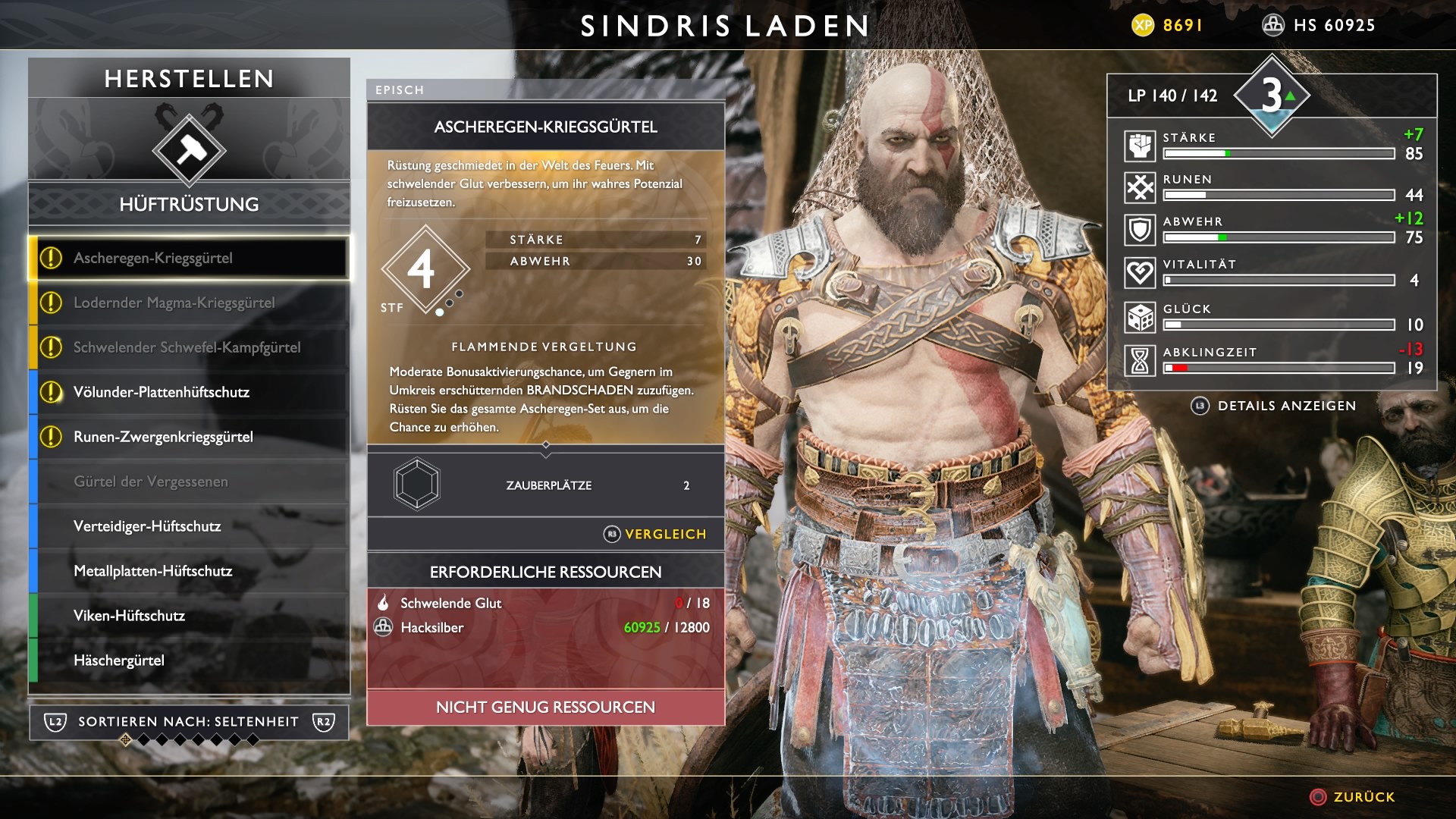Viewport: 1456px width, 819px height.
Task: Choose Viken-Hüftschutz from list
Action: coord(190,617)
